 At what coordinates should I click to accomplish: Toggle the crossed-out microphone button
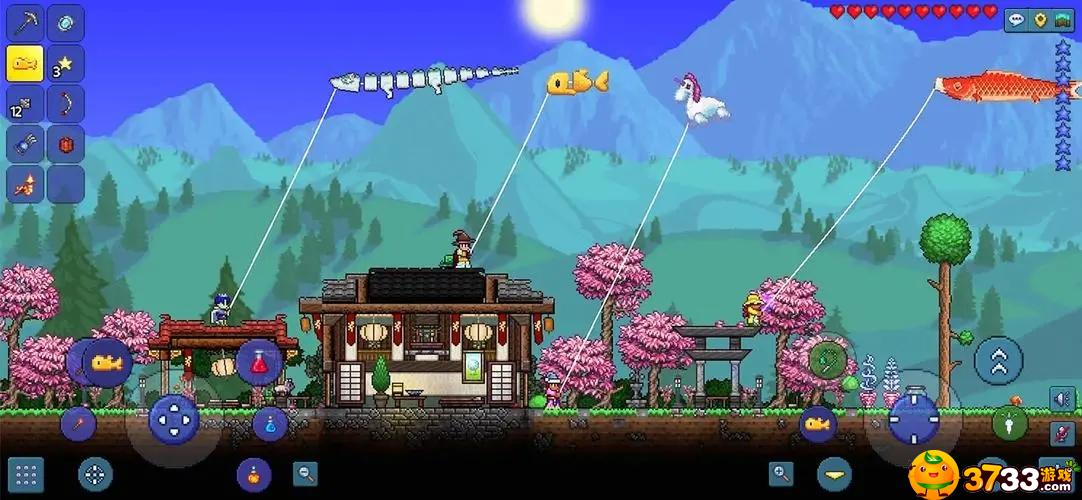[x=1062, y=434]
